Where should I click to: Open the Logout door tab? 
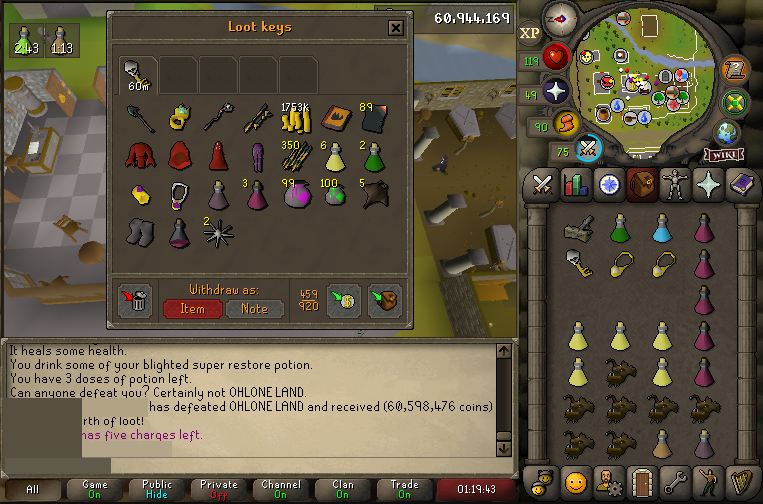(x=642, y=481)
